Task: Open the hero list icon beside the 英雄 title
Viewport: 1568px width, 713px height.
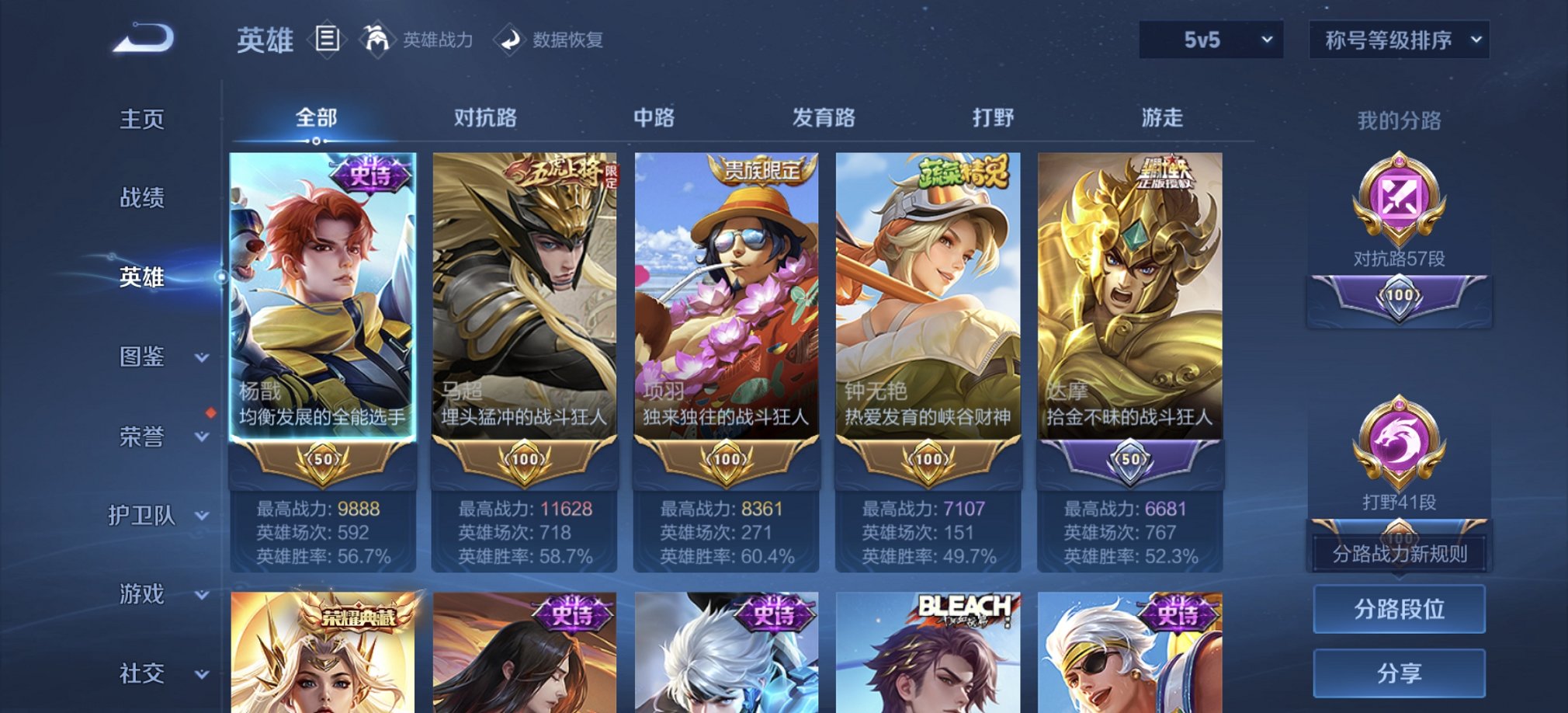Action: [328, 39]
